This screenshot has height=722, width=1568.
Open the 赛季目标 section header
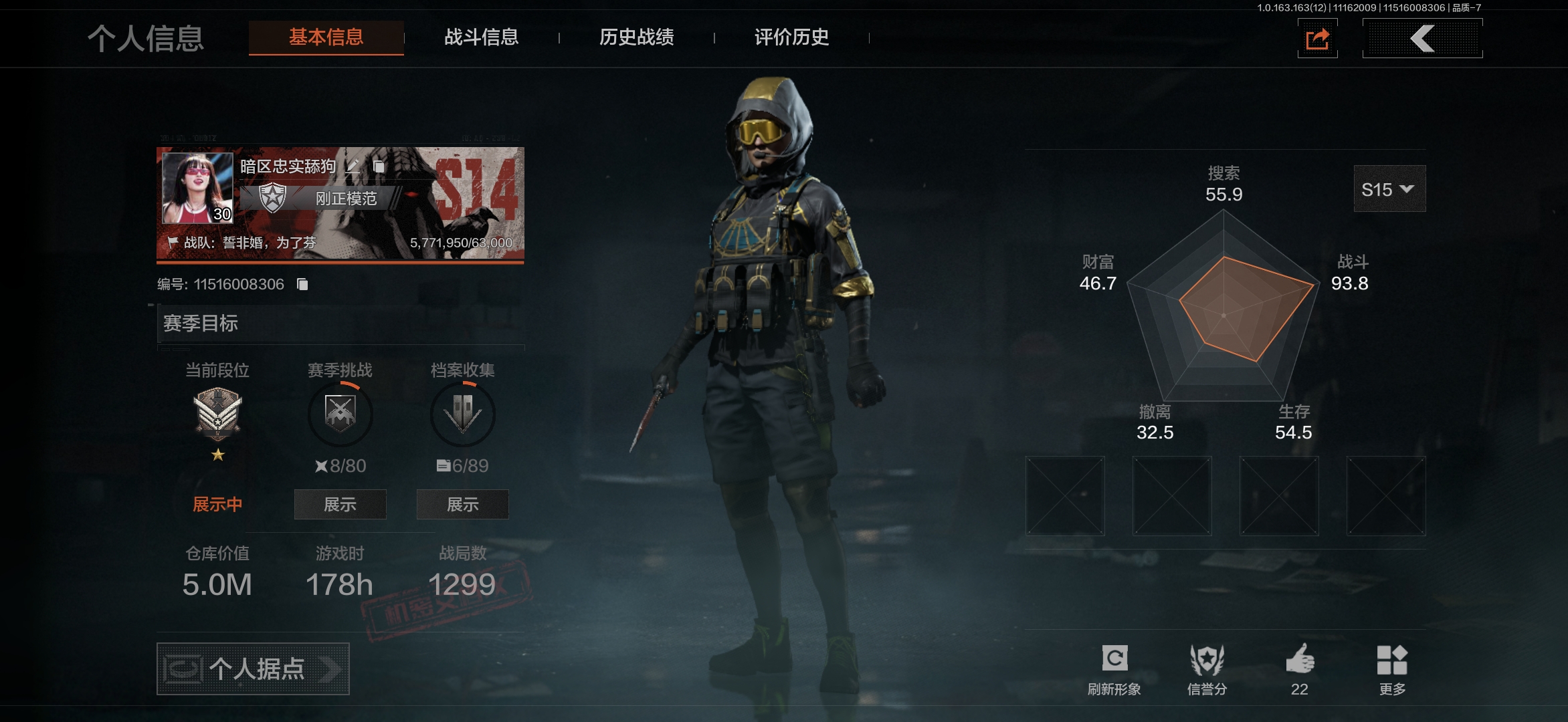(x=340, y=324)
